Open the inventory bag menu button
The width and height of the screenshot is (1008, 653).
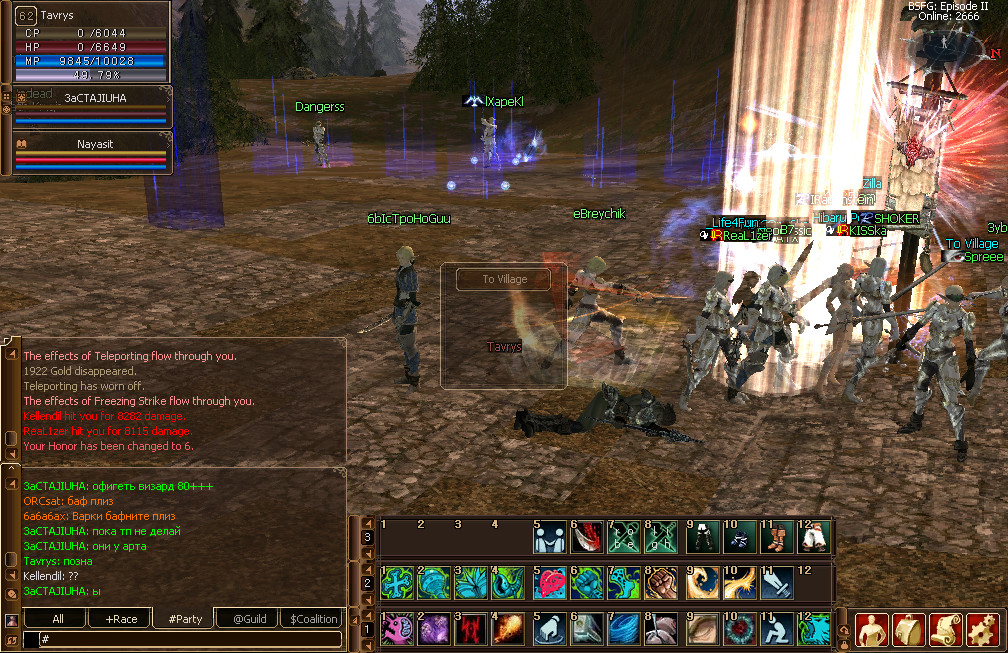tap(909, 629)
